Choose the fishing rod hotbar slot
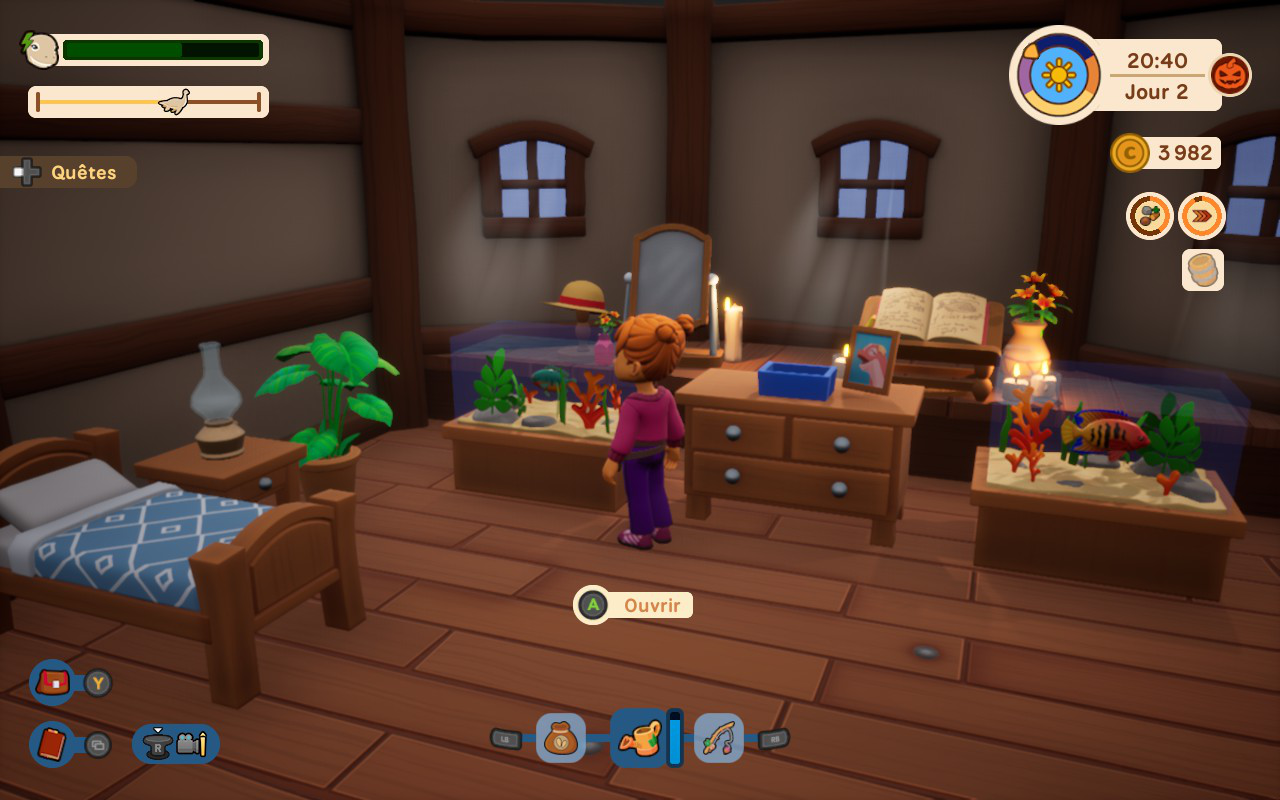Screen dimensions: 1280x800 [x=718, y=738]
